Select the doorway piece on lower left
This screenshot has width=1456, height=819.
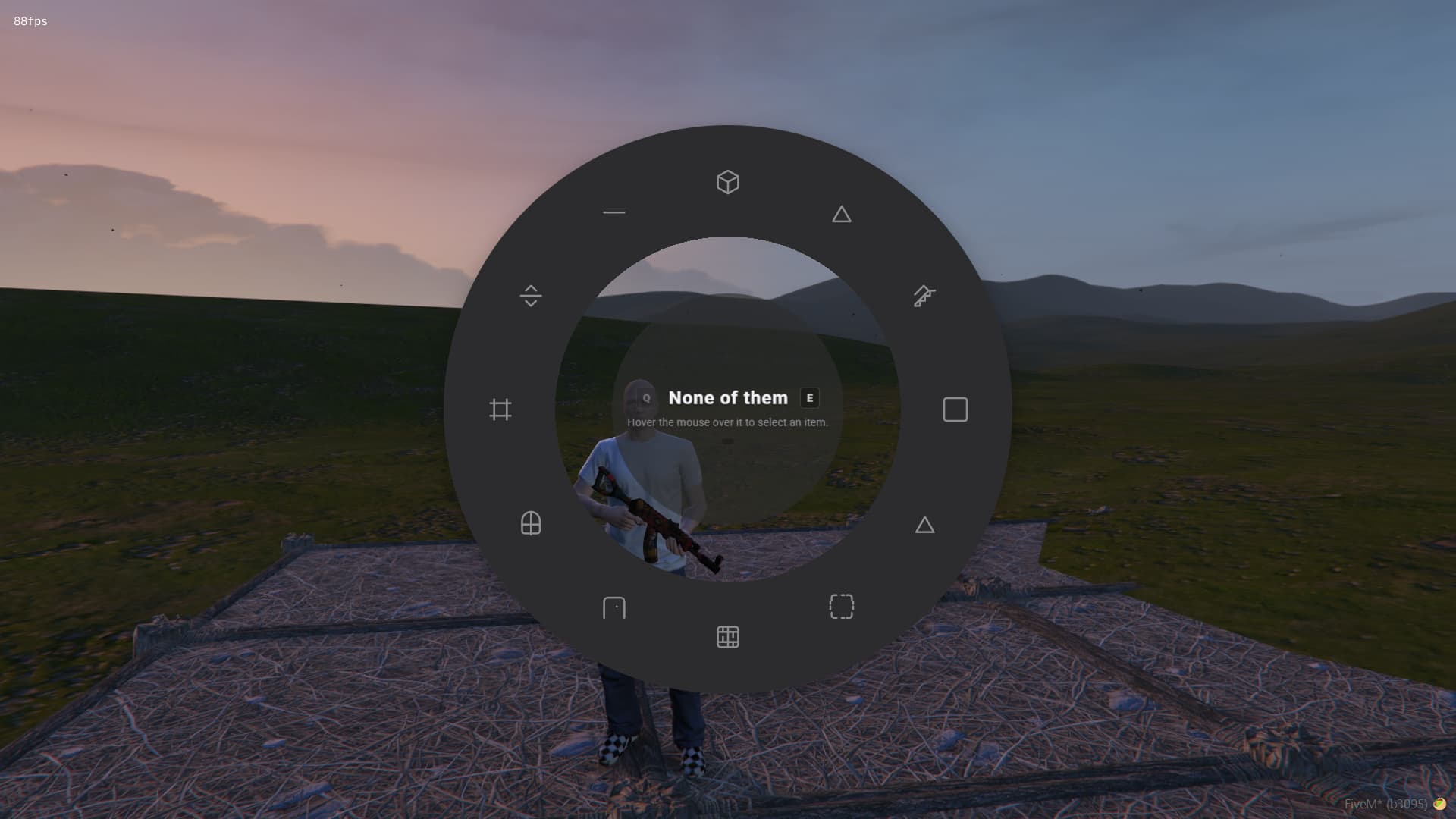coord(614,608)
